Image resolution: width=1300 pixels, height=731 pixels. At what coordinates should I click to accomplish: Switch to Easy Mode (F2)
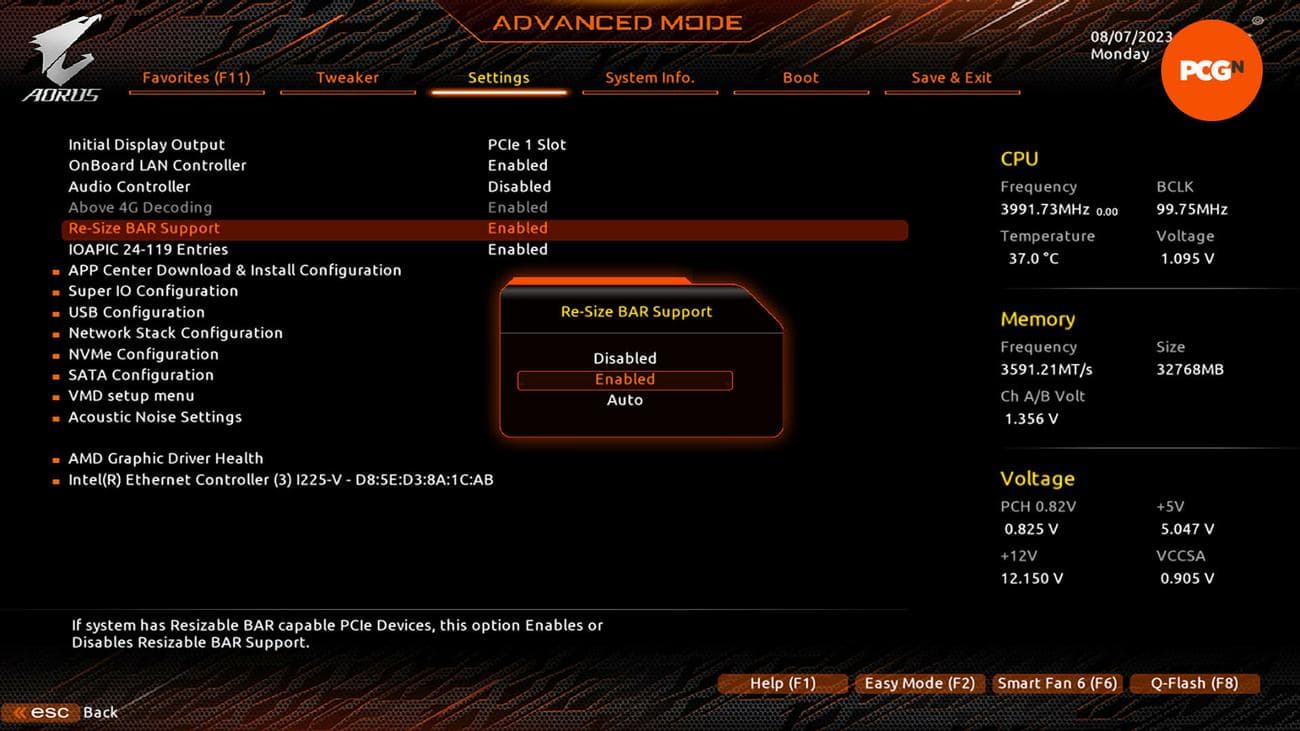point(919,684)
